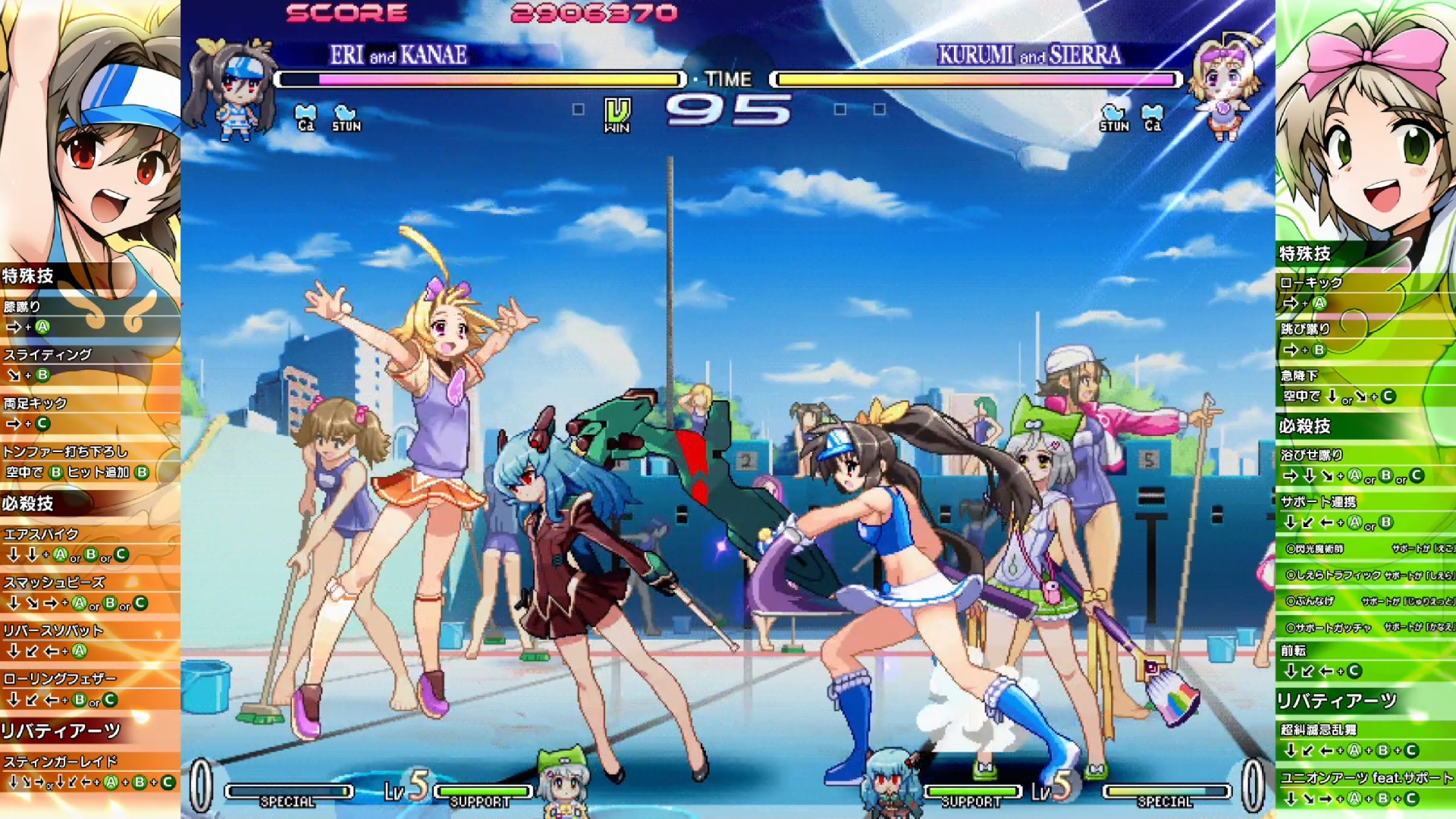Click the green WIN marker icon

point(620,114)
